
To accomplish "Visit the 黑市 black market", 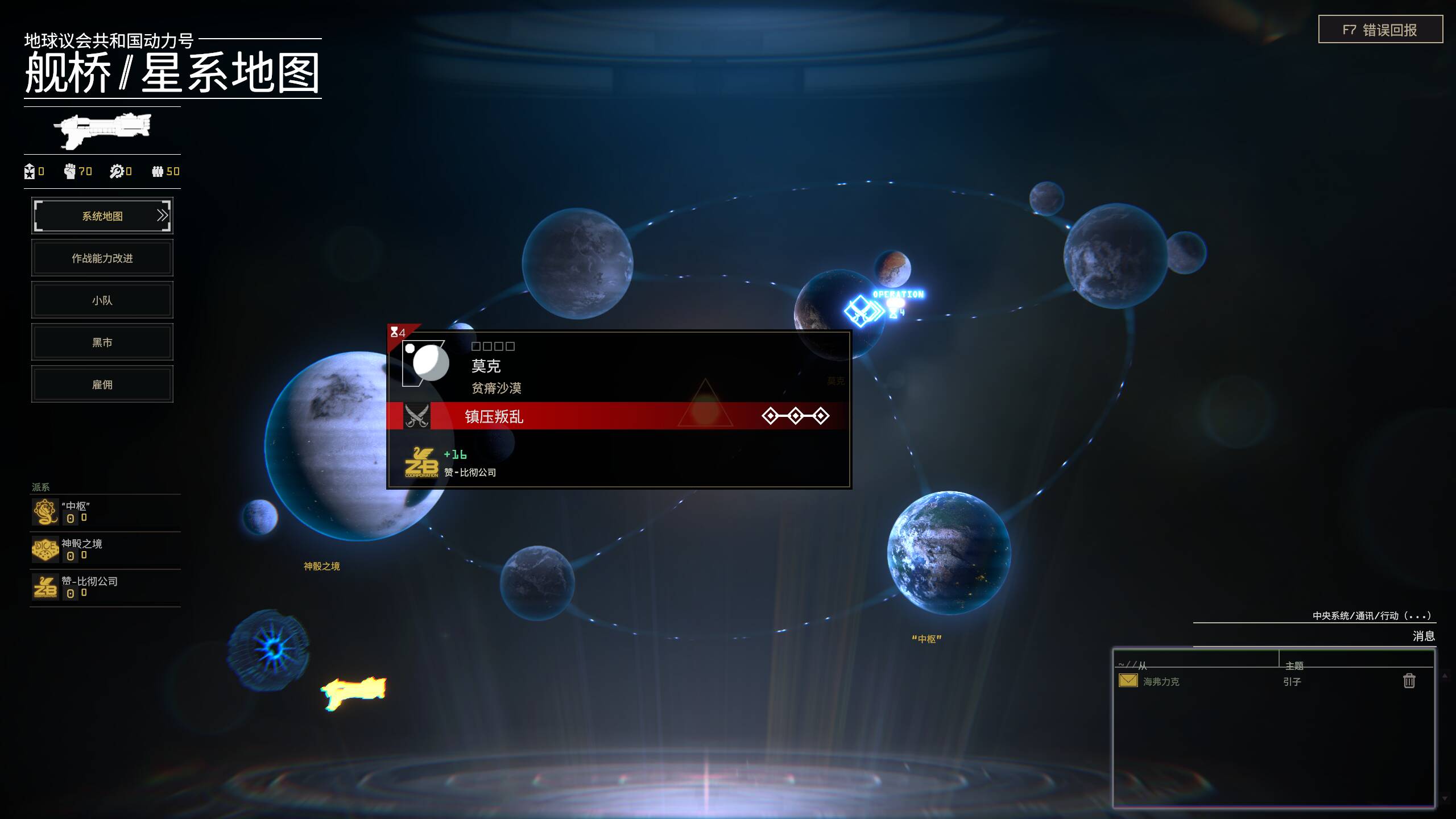I will 102,342.
